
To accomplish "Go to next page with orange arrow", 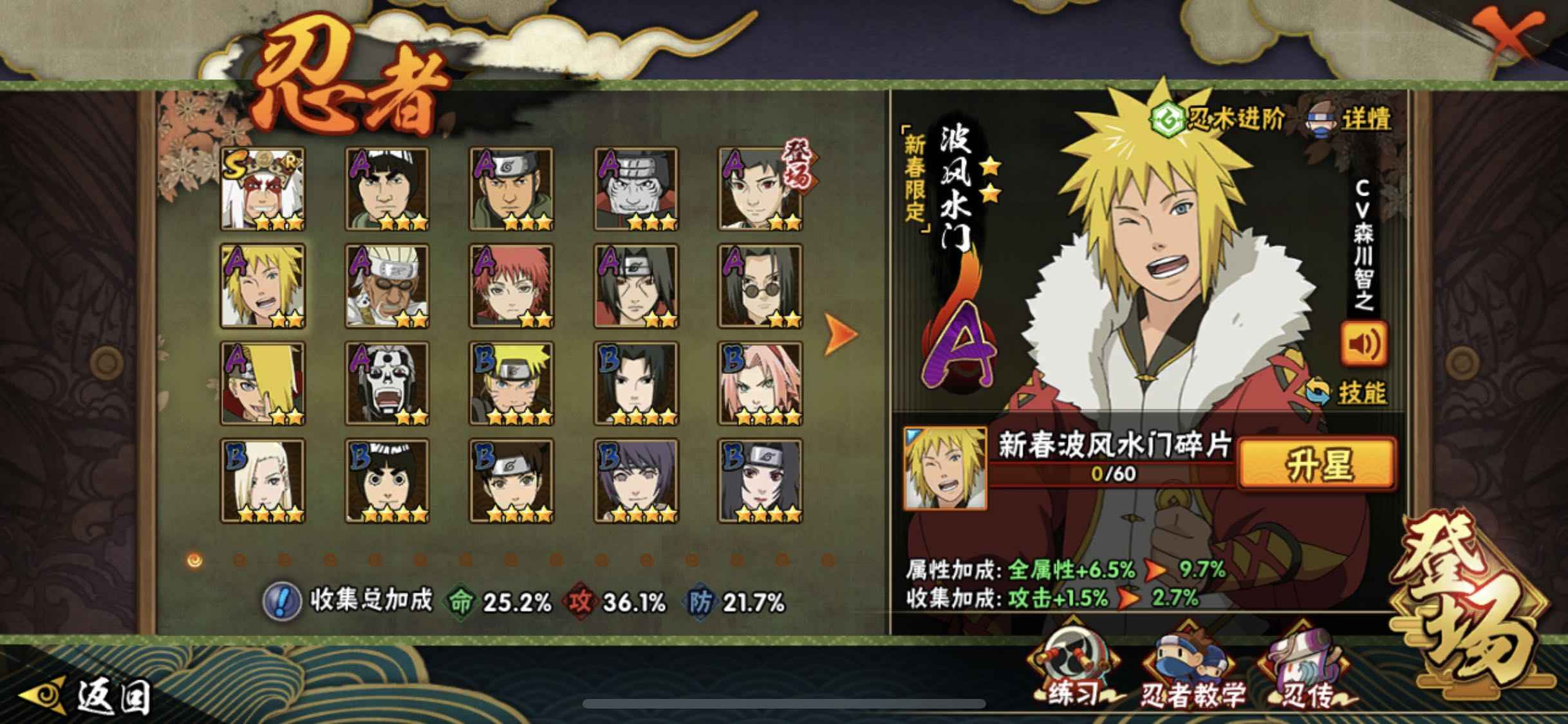I will click(x=841, y=334).
